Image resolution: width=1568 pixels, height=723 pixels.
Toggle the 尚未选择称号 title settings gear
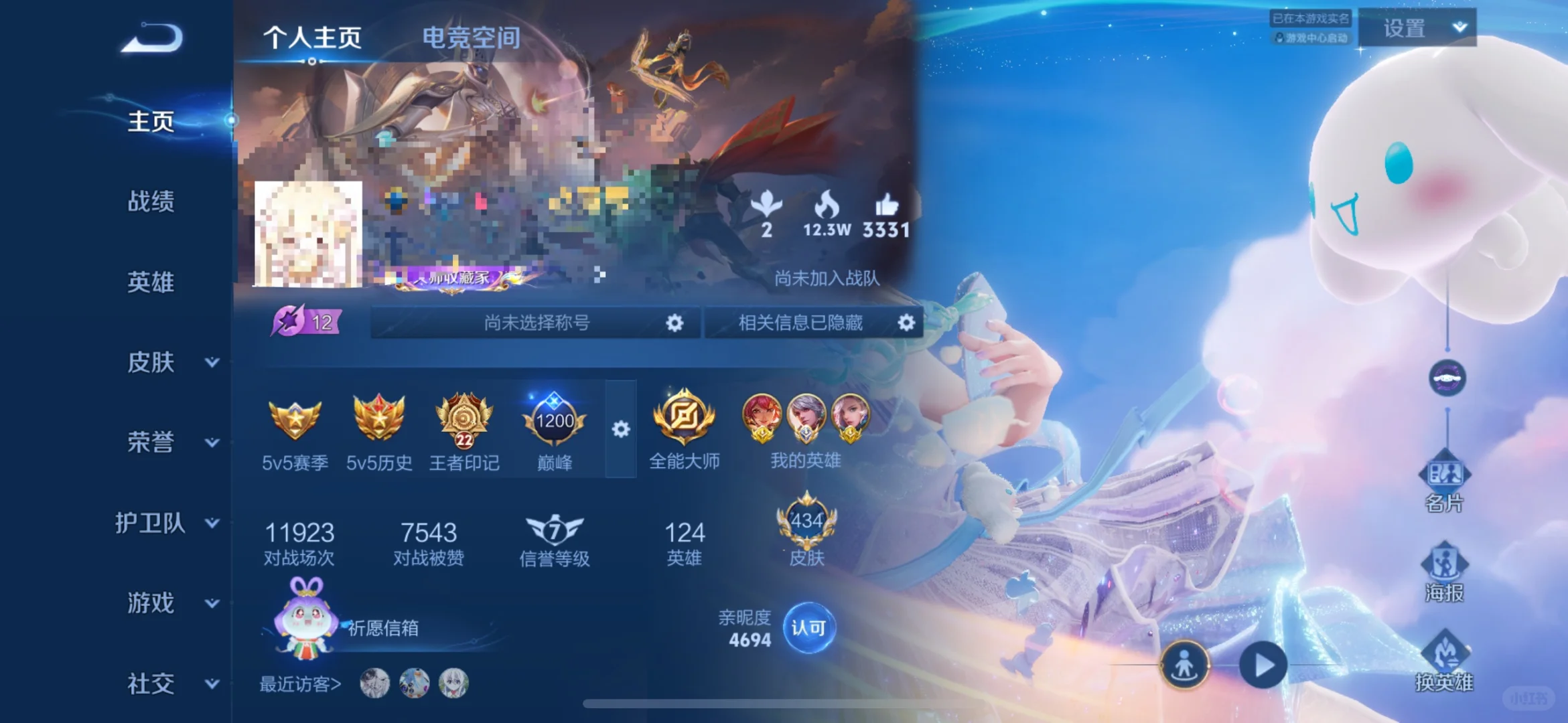coord(673,323)
